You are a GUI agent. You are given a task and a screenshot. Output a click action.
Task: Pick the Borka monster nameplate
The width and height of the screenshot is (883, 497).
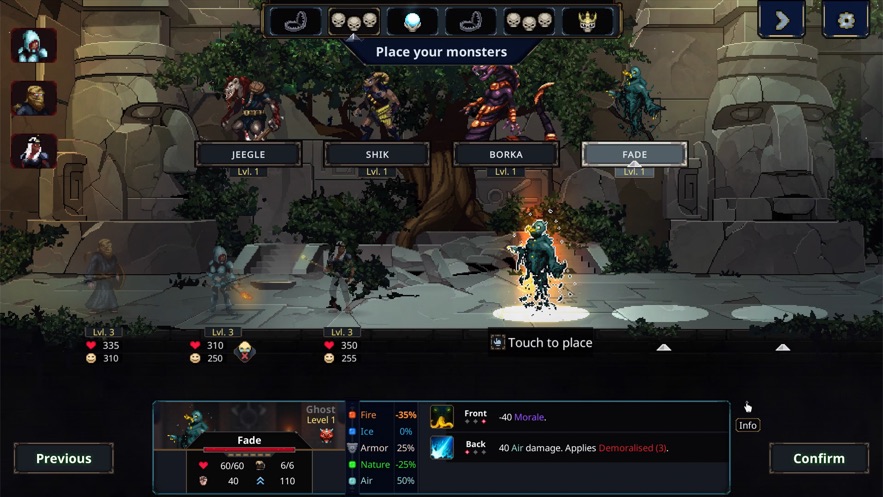coord(506,154)
